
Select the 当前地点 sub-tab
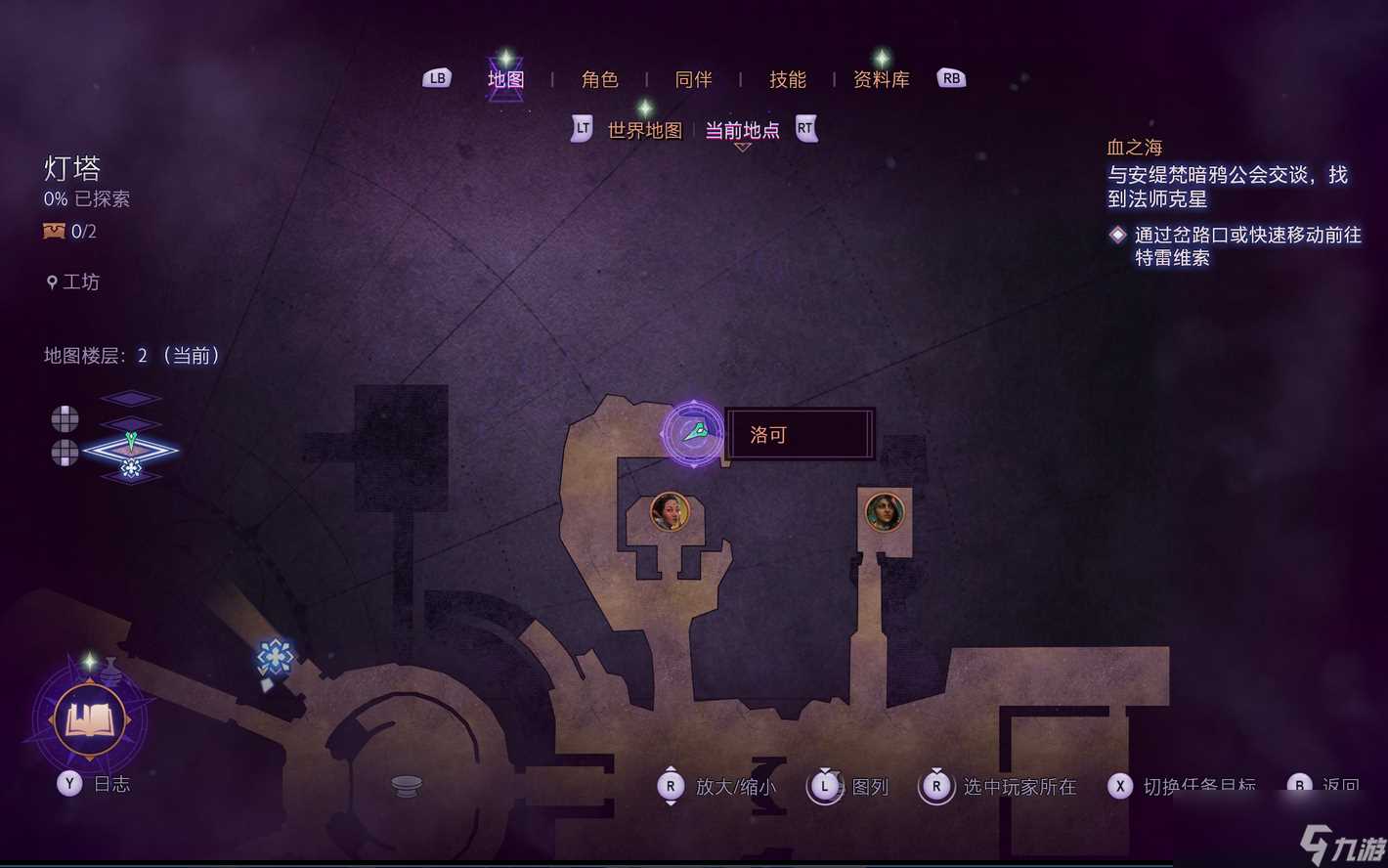click(742, 130)
